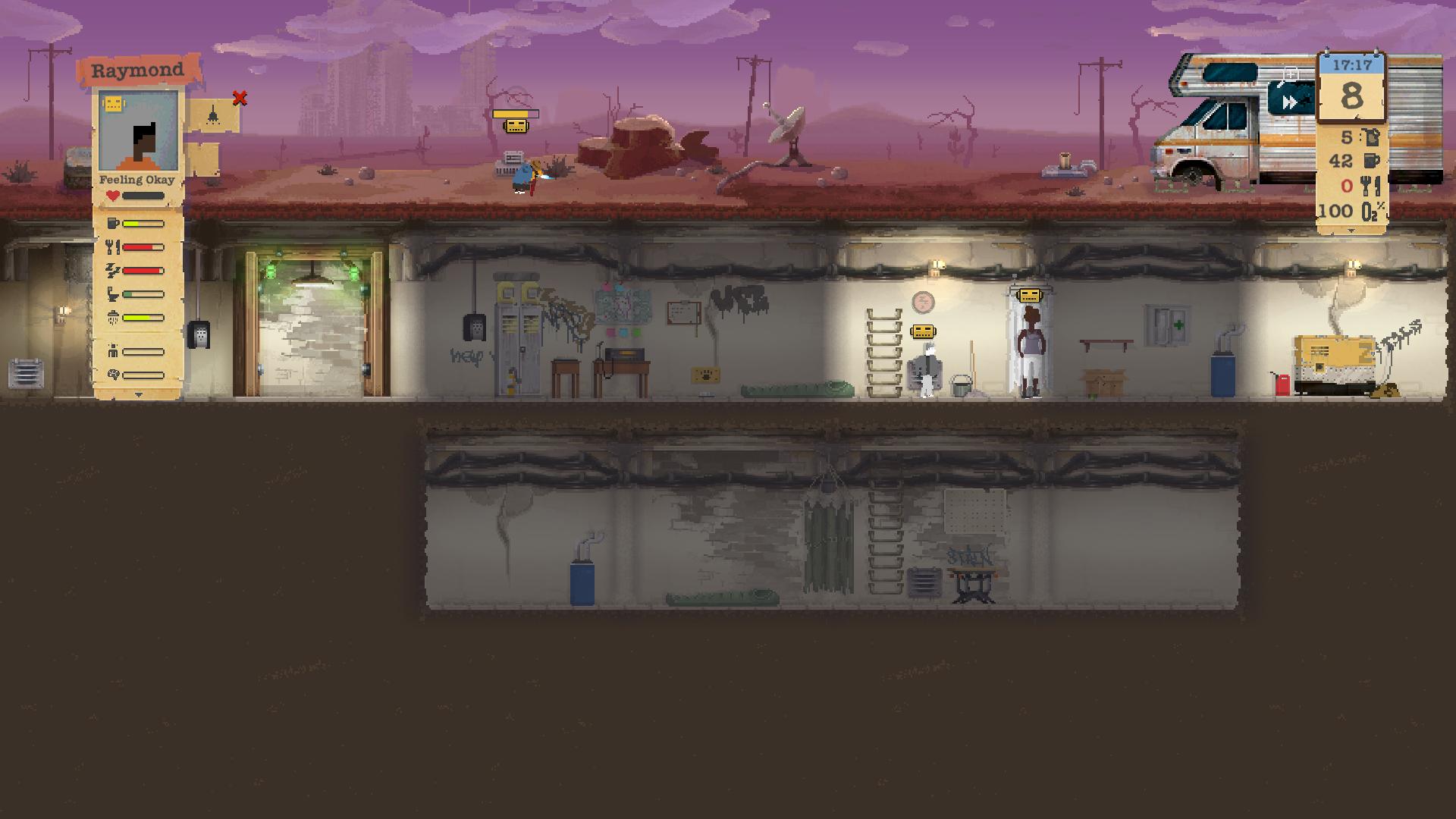Screen dimensions: 1456x819
Task: Select the shower hygiene icon in the character panel
Action: [x=112, y=316]
